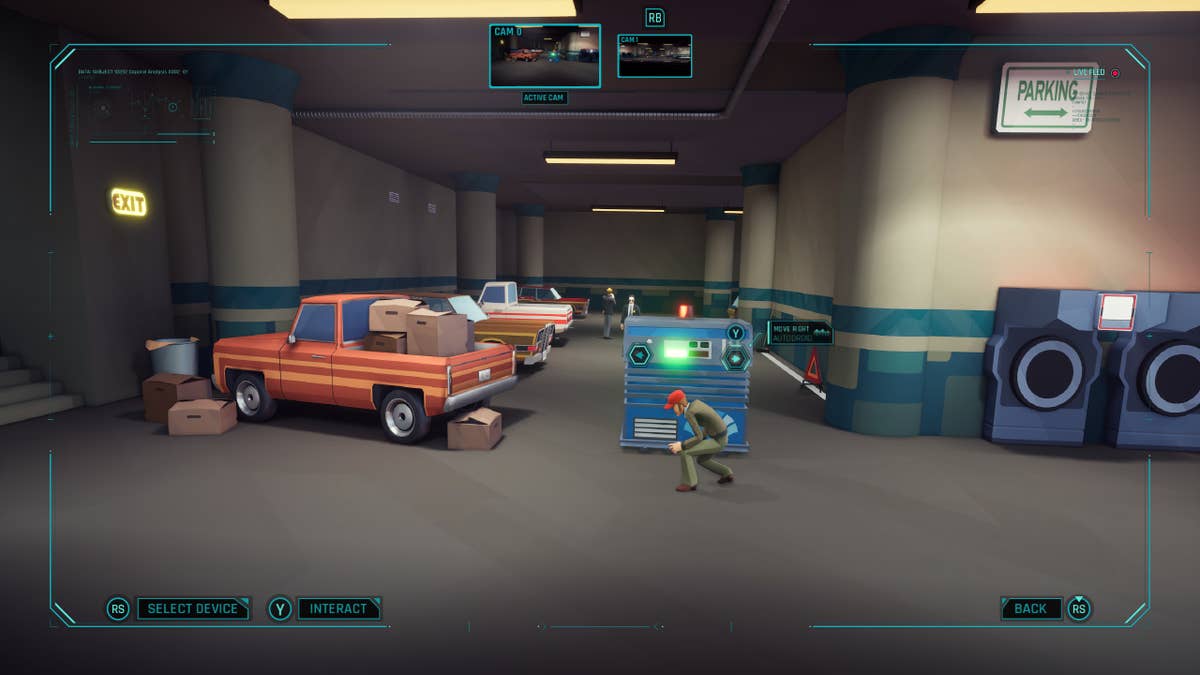Viewport: 1200px width, 675px height.
Task: Switch to the CAM 1 camera feed
Action: coord(655,56)
